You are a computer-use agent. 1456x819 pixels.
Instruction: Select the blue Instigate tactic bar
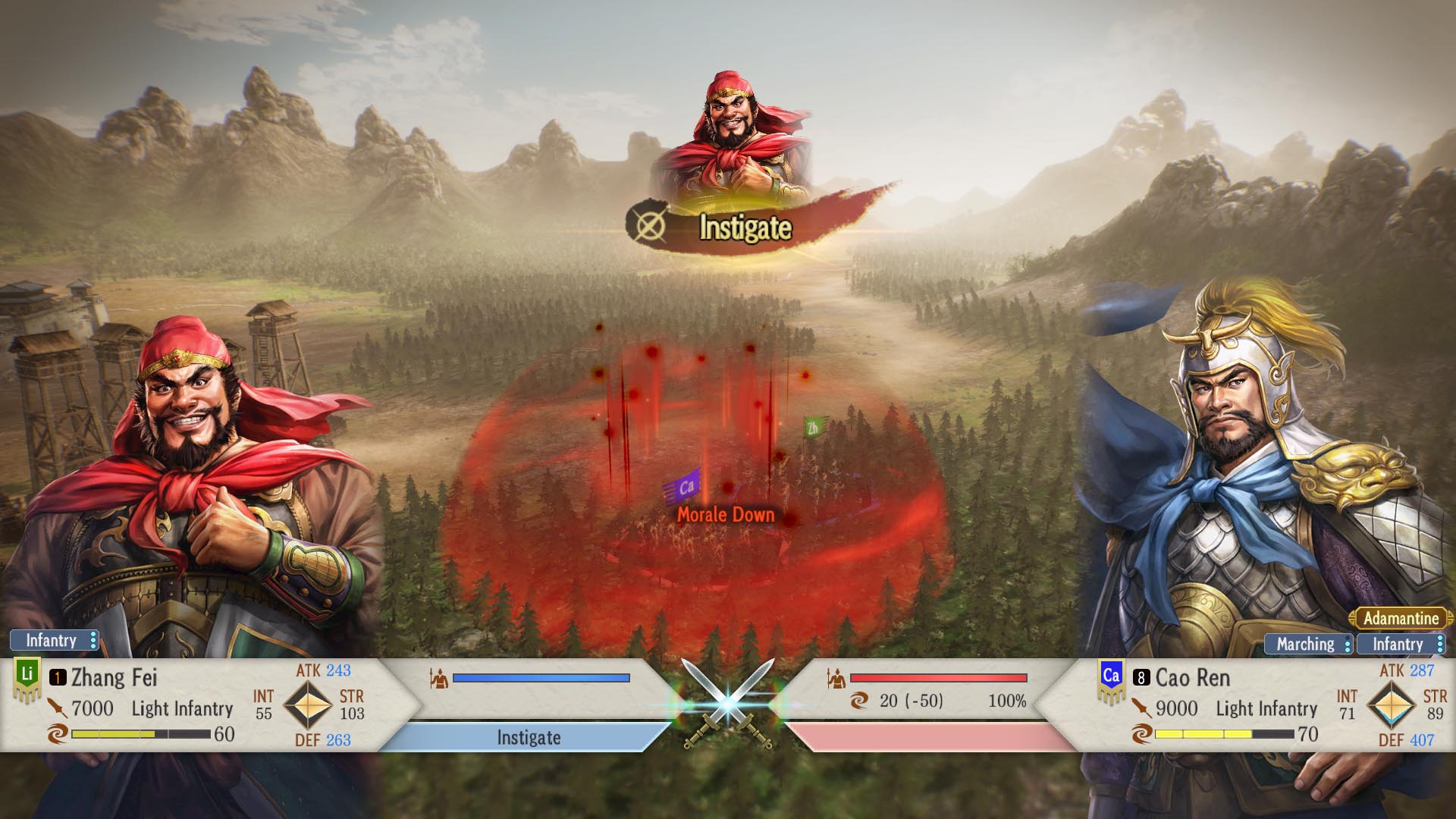tap(528, 738)
